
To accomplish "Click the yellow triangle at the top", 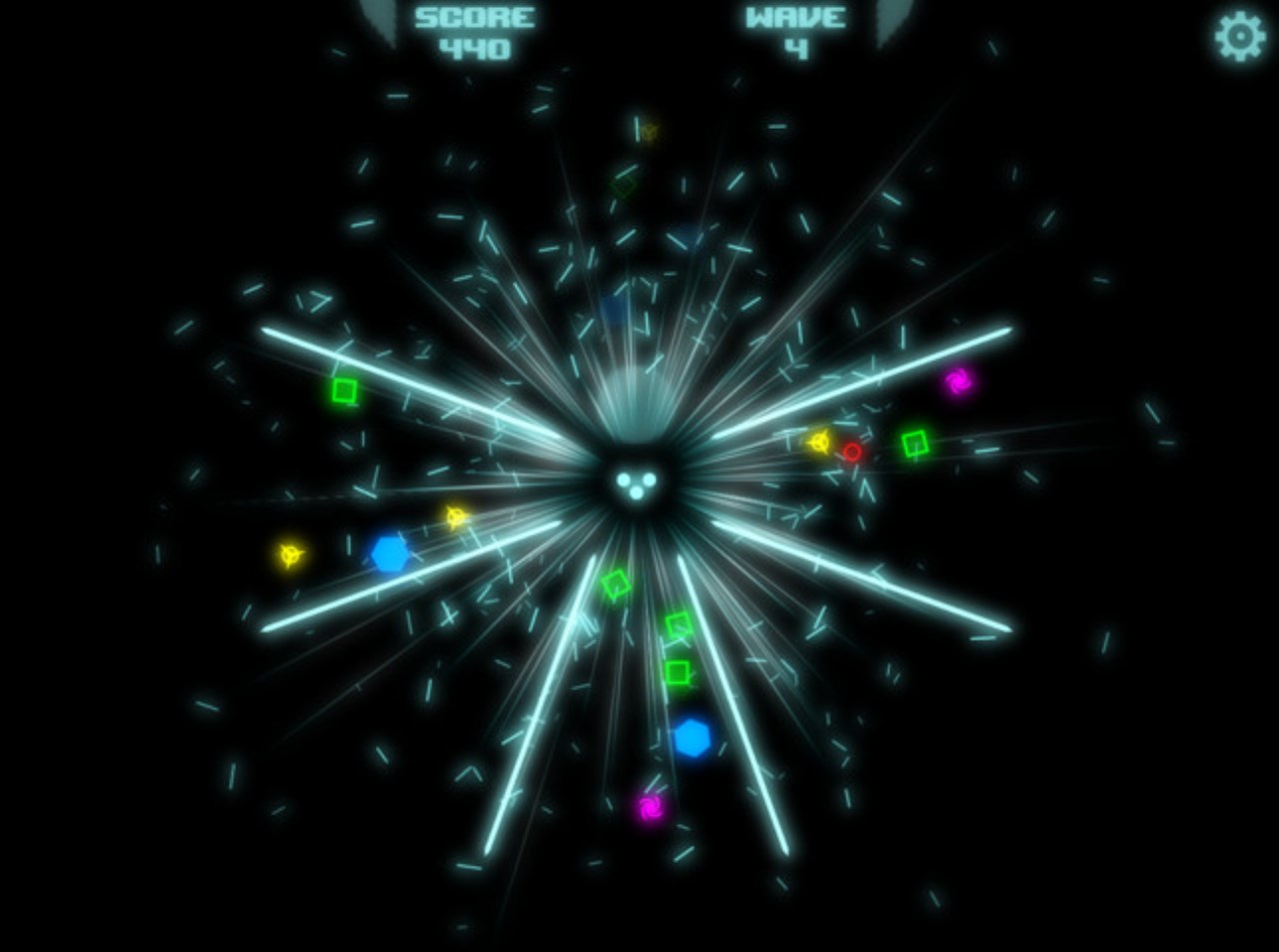I will click(649, 130).
